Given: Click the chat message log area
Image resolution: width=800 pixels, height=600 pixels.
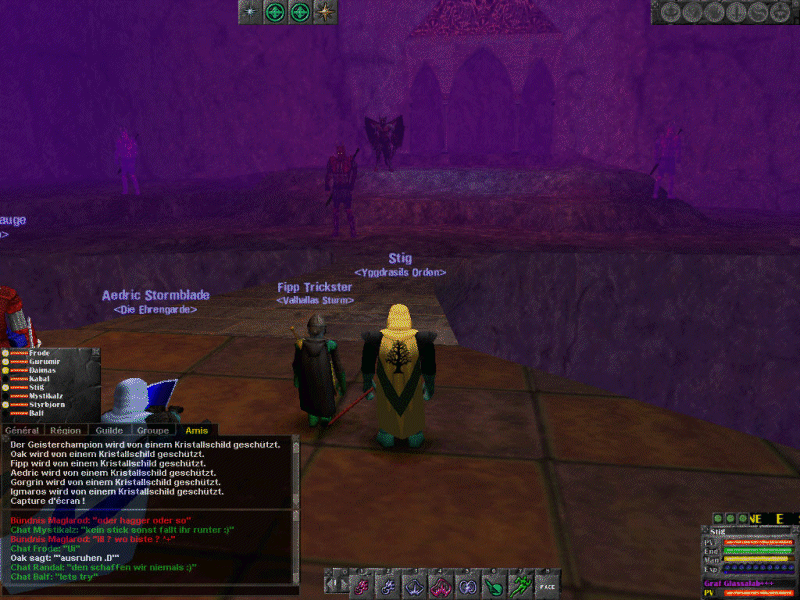Looking at the screenshot, I should (x=150, y=470).
